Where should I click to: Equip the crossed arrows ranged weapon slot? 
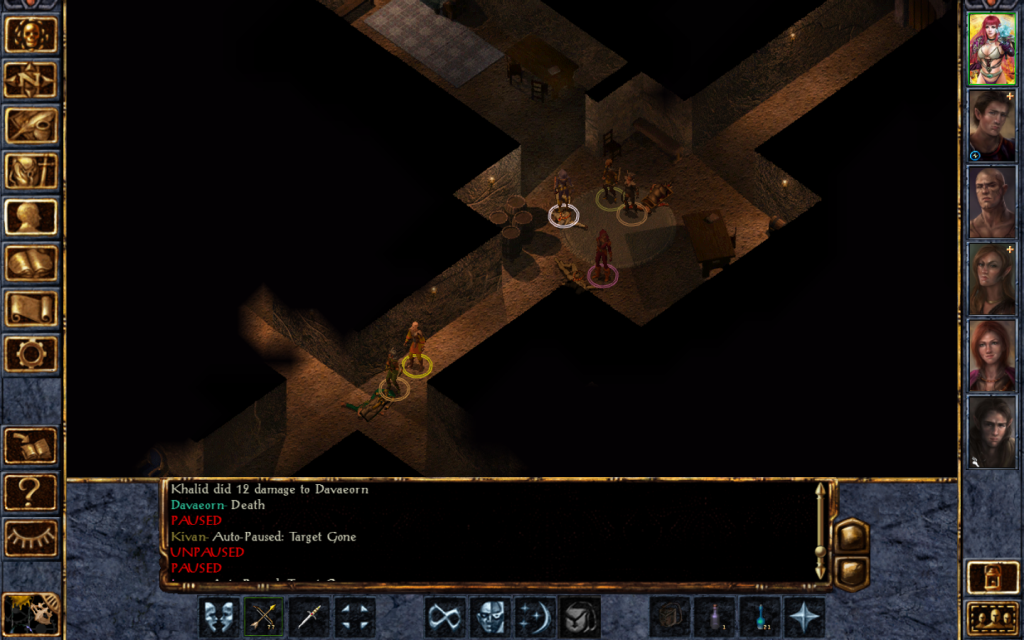pos(264,617)
